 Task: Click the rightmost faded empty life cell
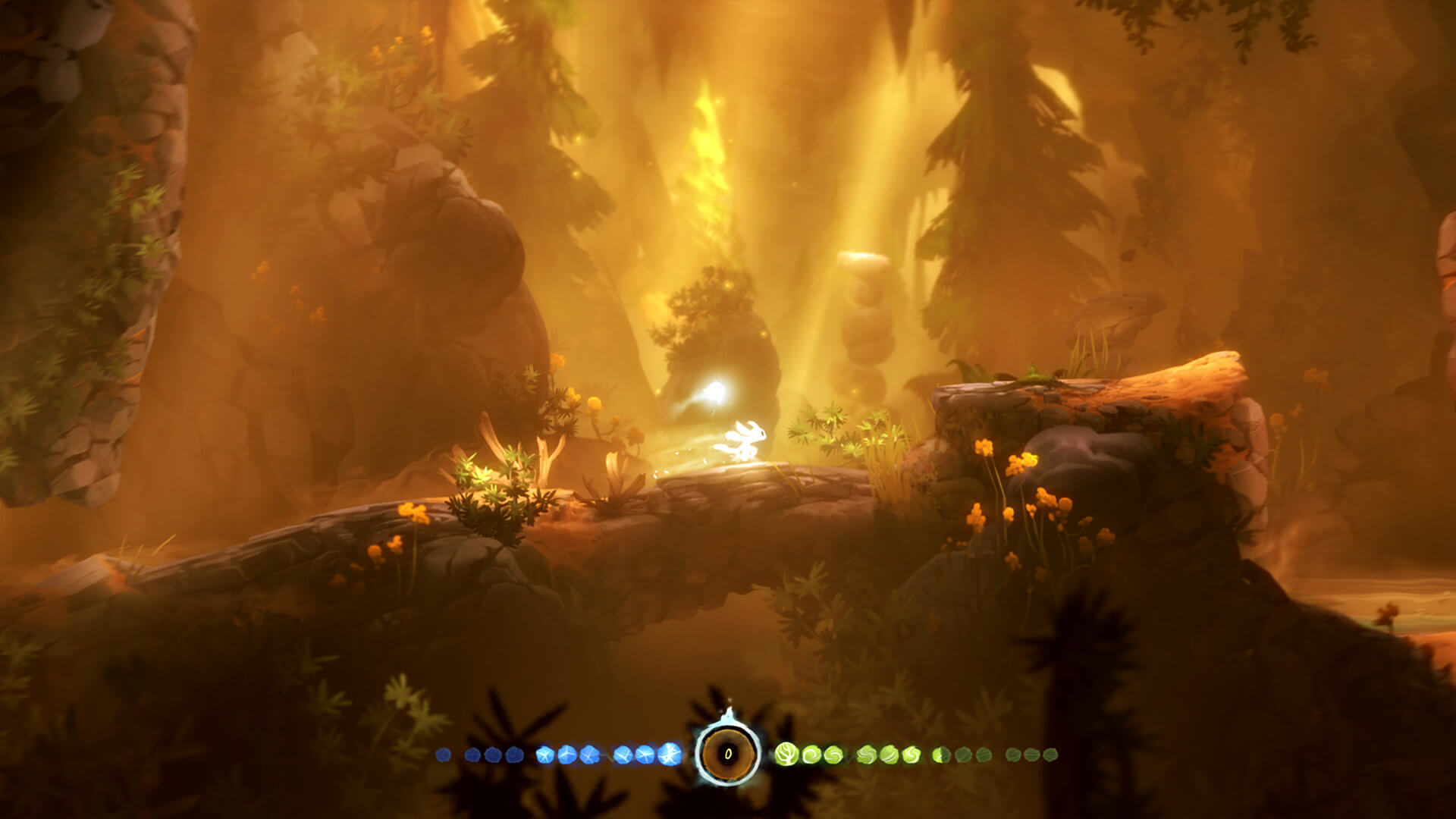click(x=1050, y=755)
